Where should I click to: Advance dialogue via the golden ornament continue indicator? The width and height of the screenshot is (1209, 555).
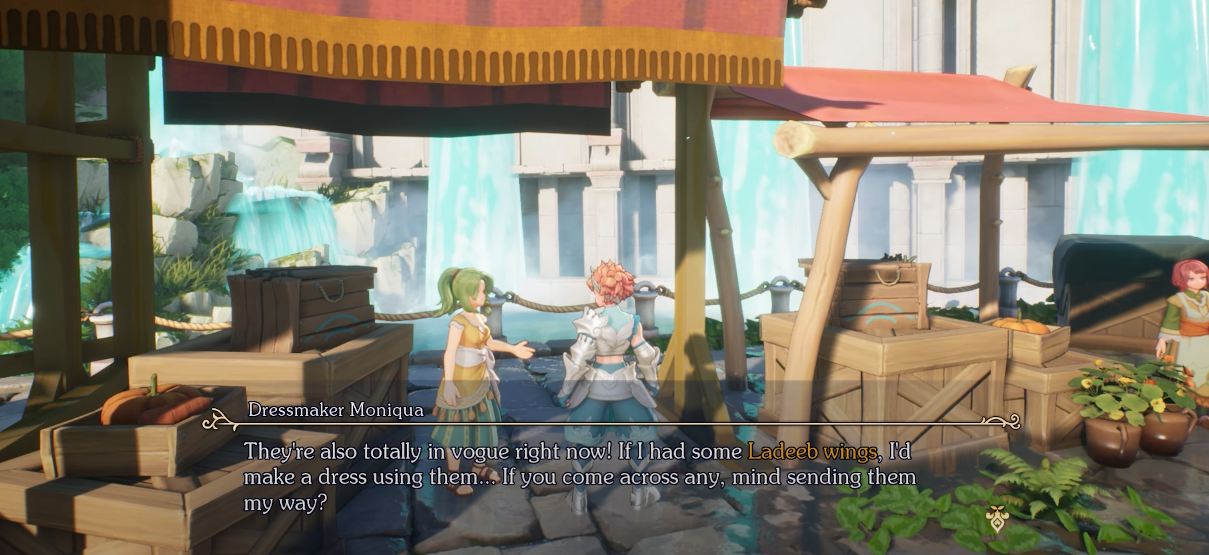996,517
